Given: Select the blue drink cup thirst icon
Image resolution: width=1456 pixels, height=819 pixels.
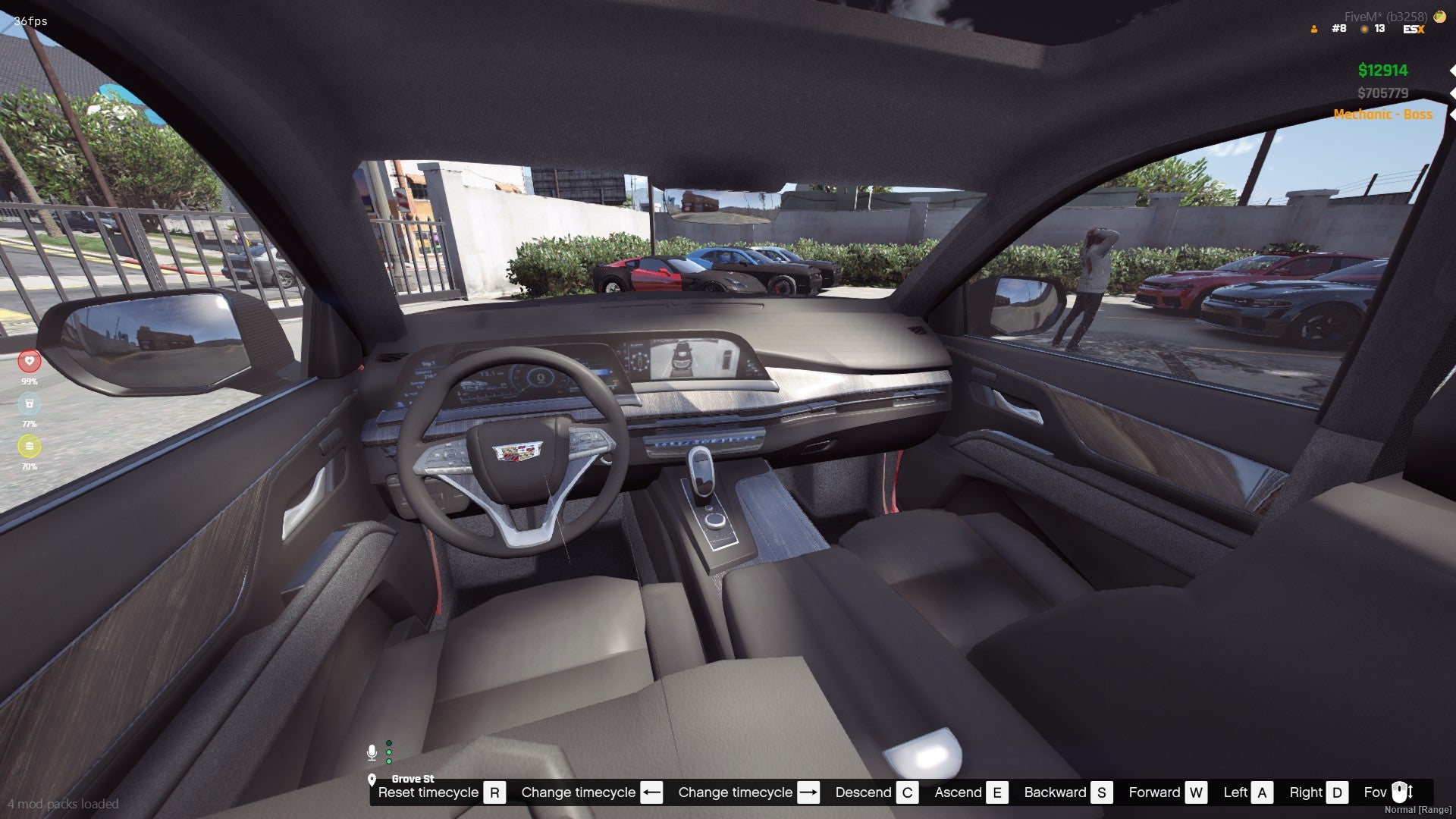Looking at the screenshot, I should pos(30,403).
